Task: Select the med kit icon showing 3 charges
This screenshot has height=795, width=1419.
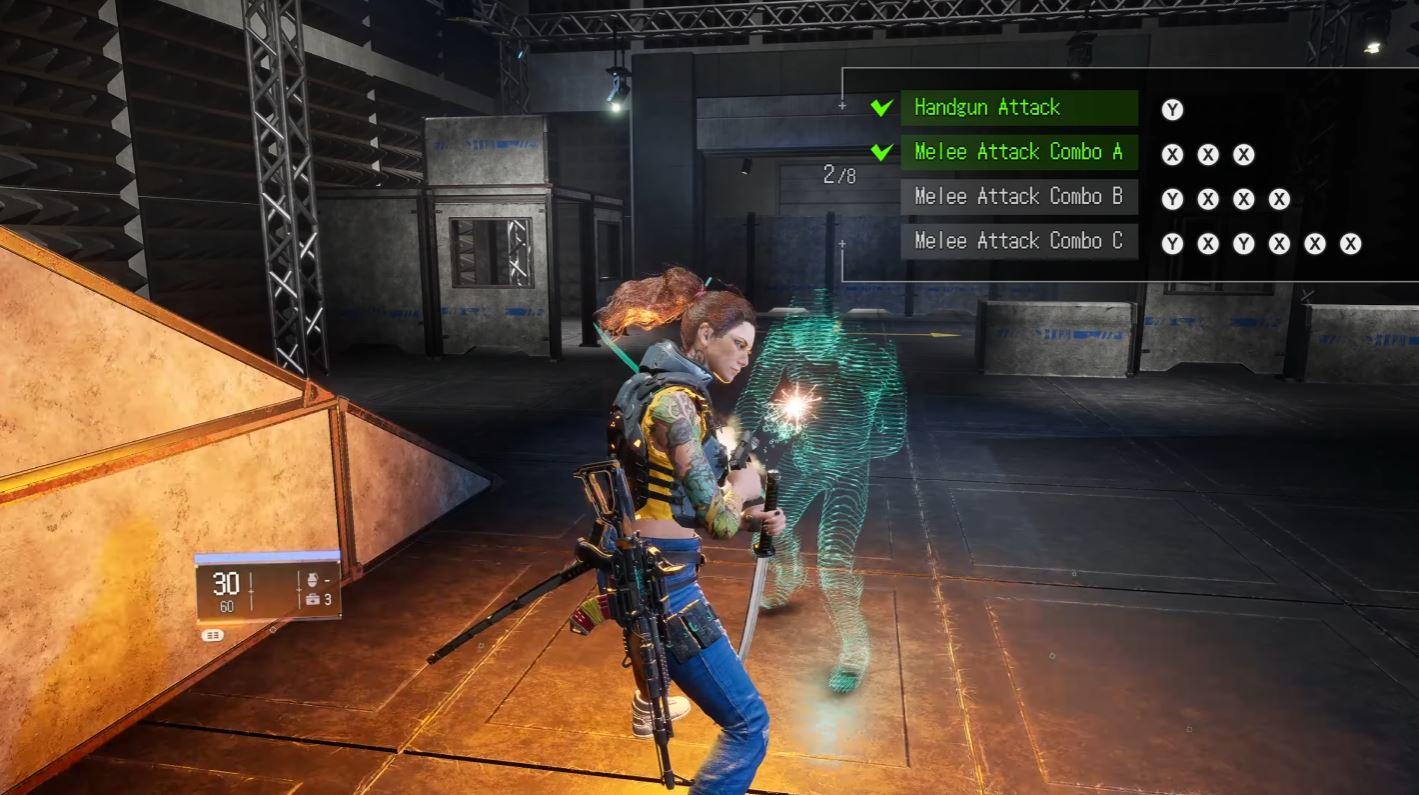Action: click(x=312, y=599)
